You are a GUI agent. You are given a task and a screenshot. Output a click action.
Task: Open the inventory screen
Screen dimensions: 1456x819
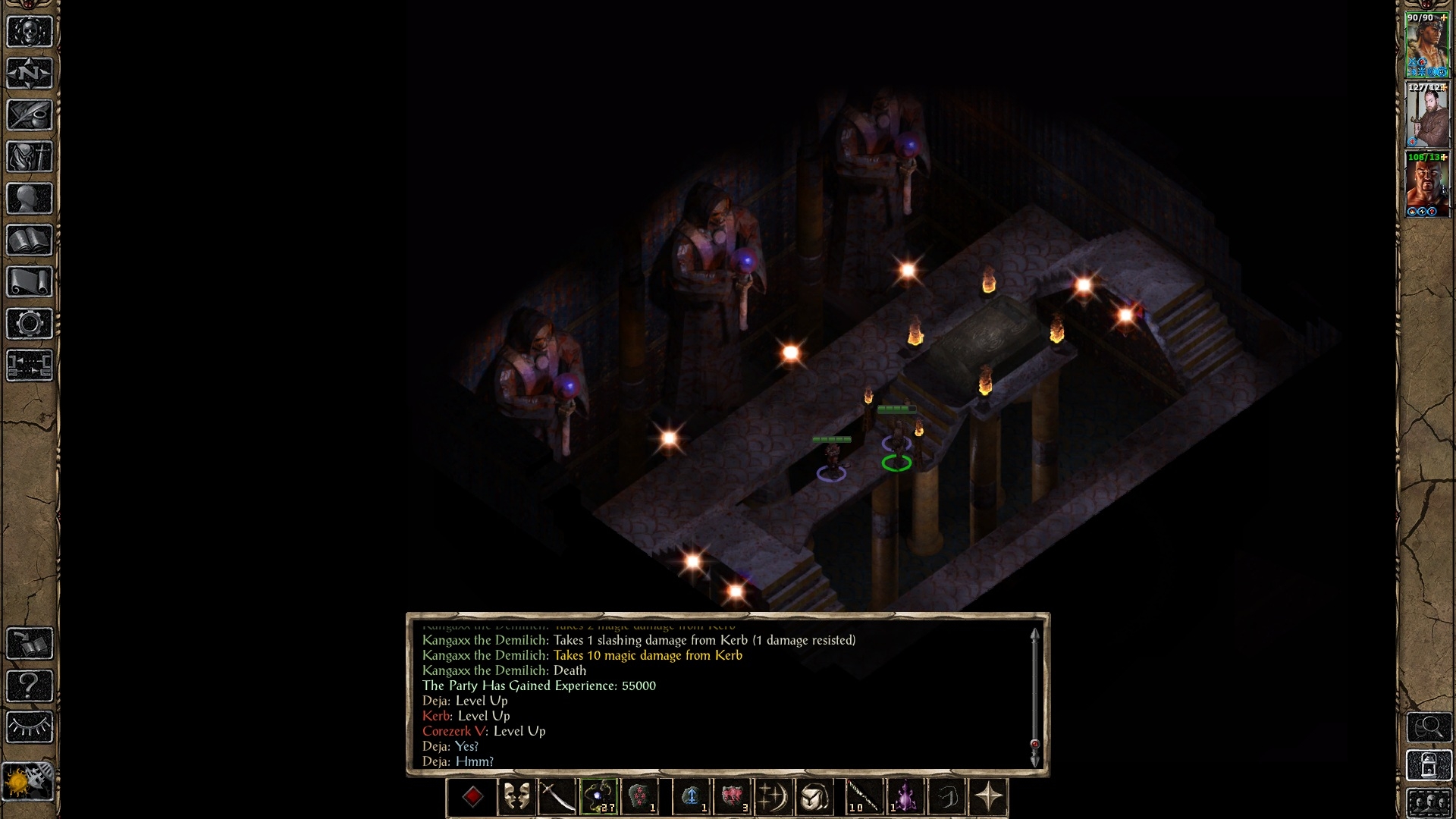coord(30,157)
